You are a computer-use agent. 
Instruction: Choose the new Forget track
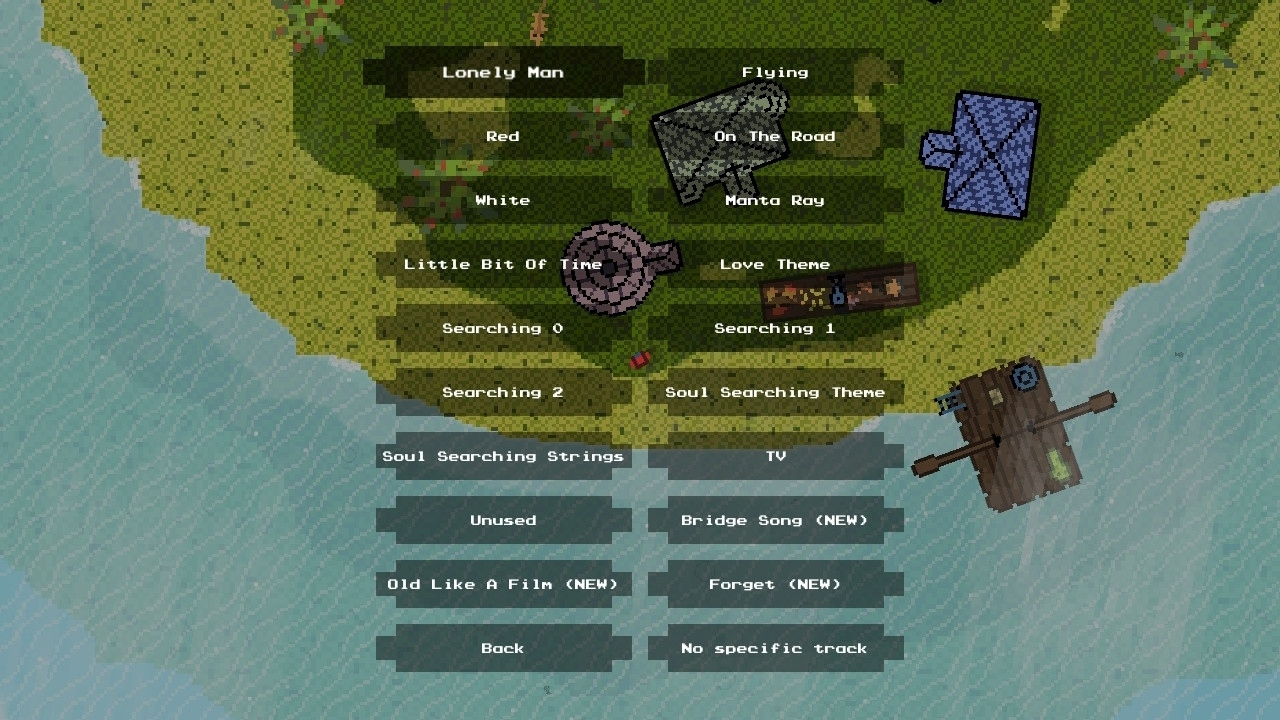tap(775, 584)
